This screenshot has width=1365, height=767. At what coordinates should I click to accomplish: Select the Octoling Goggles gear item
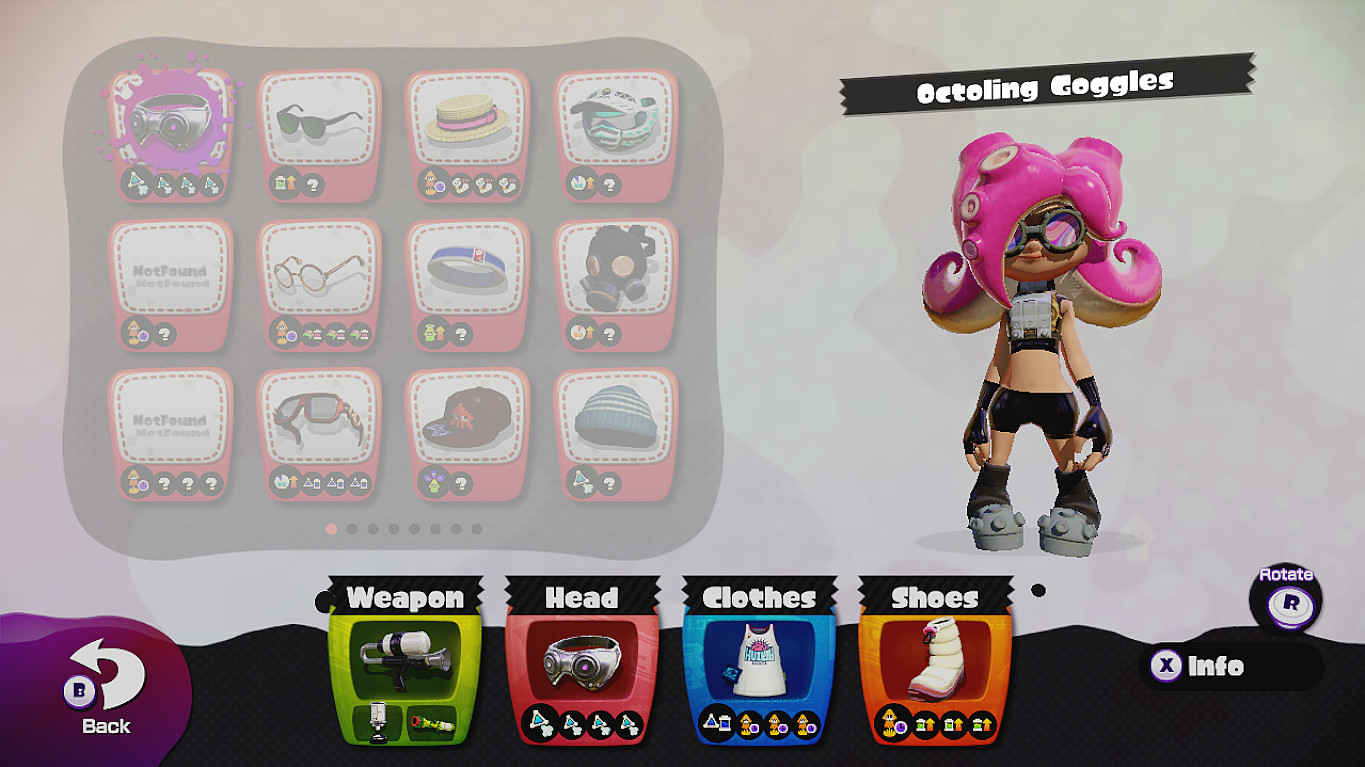click(170, 122)
